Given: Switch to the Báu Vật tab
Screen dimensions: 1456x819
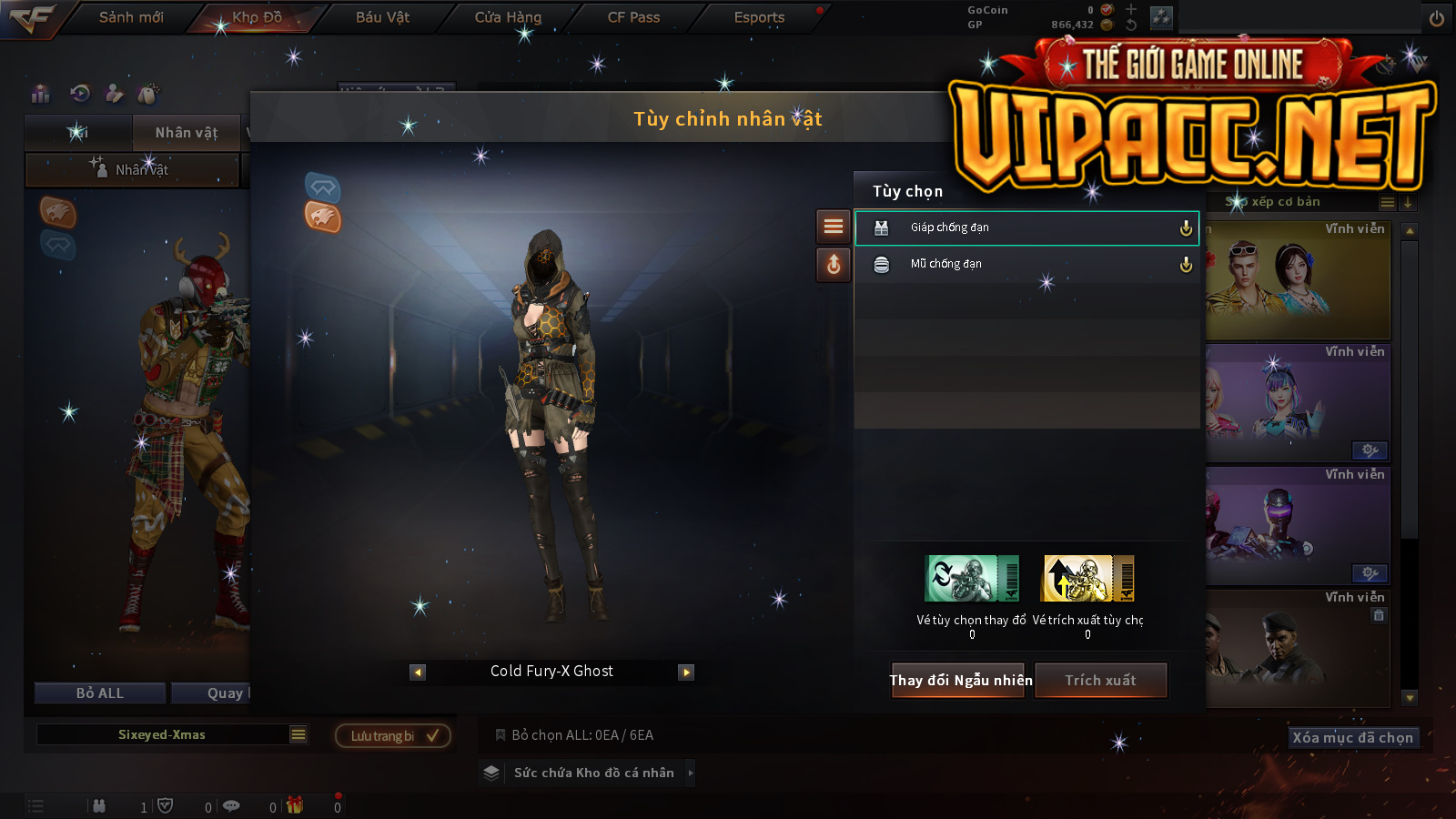Looking at the screenshot, I should click(382, 17).
